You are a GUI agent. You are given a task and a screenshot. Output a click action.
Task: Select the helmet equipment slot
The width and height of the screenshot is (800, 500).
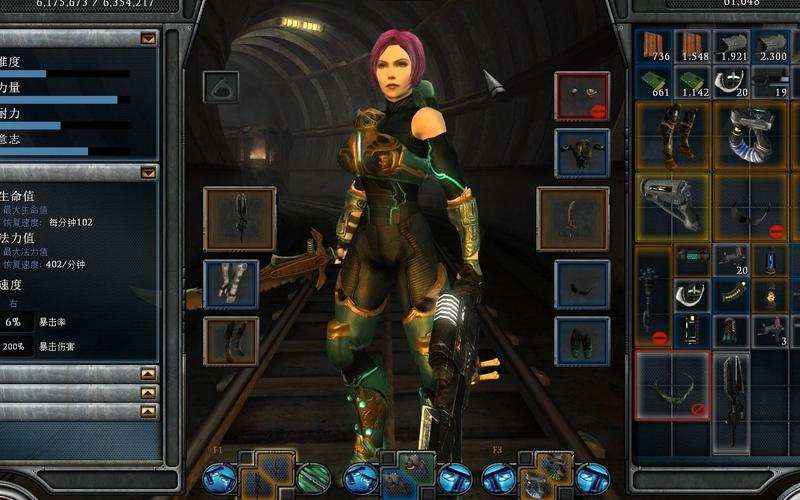coord(221,87)
